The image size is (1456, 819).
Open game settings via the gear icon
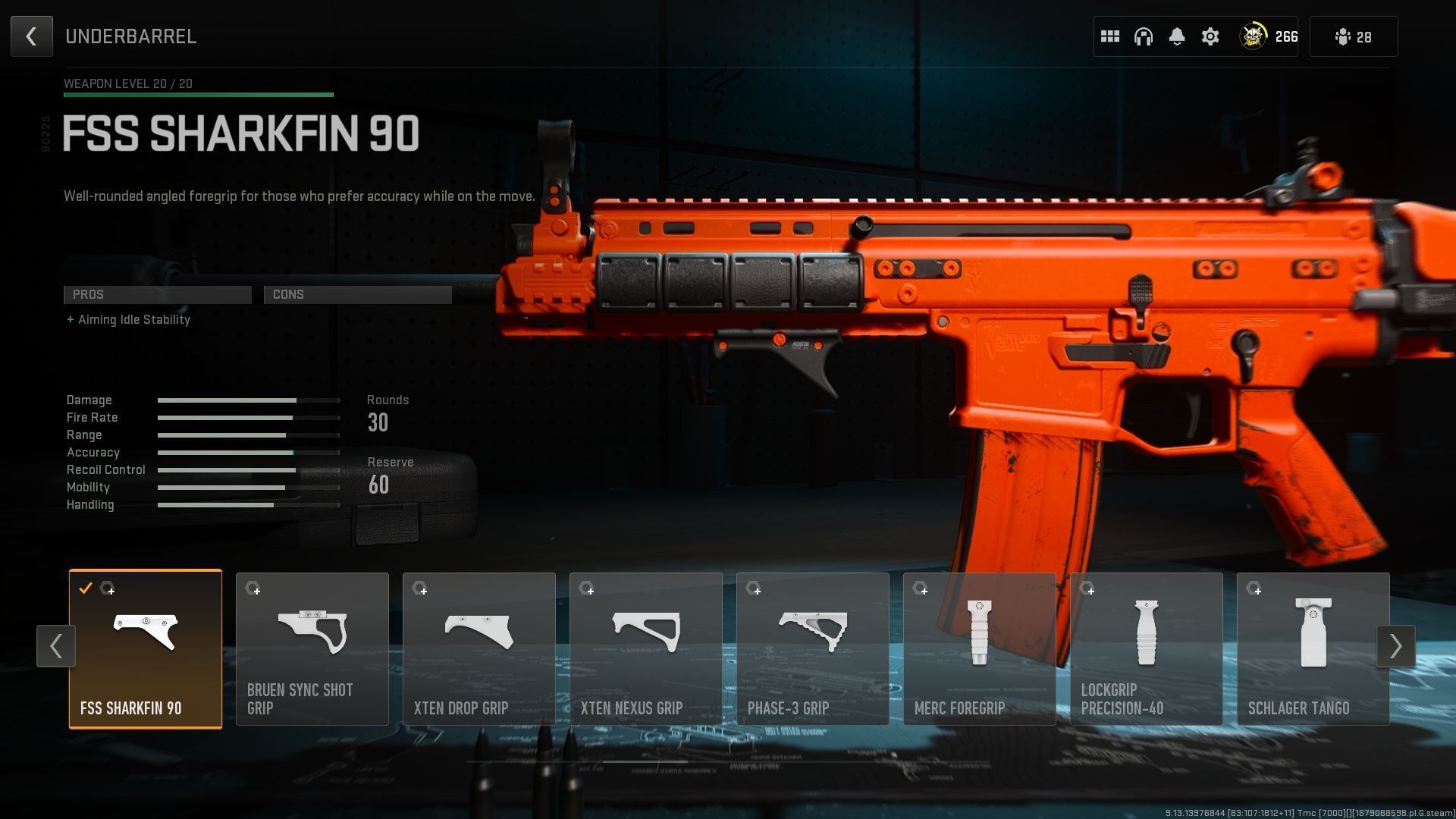coord(1210,36)
